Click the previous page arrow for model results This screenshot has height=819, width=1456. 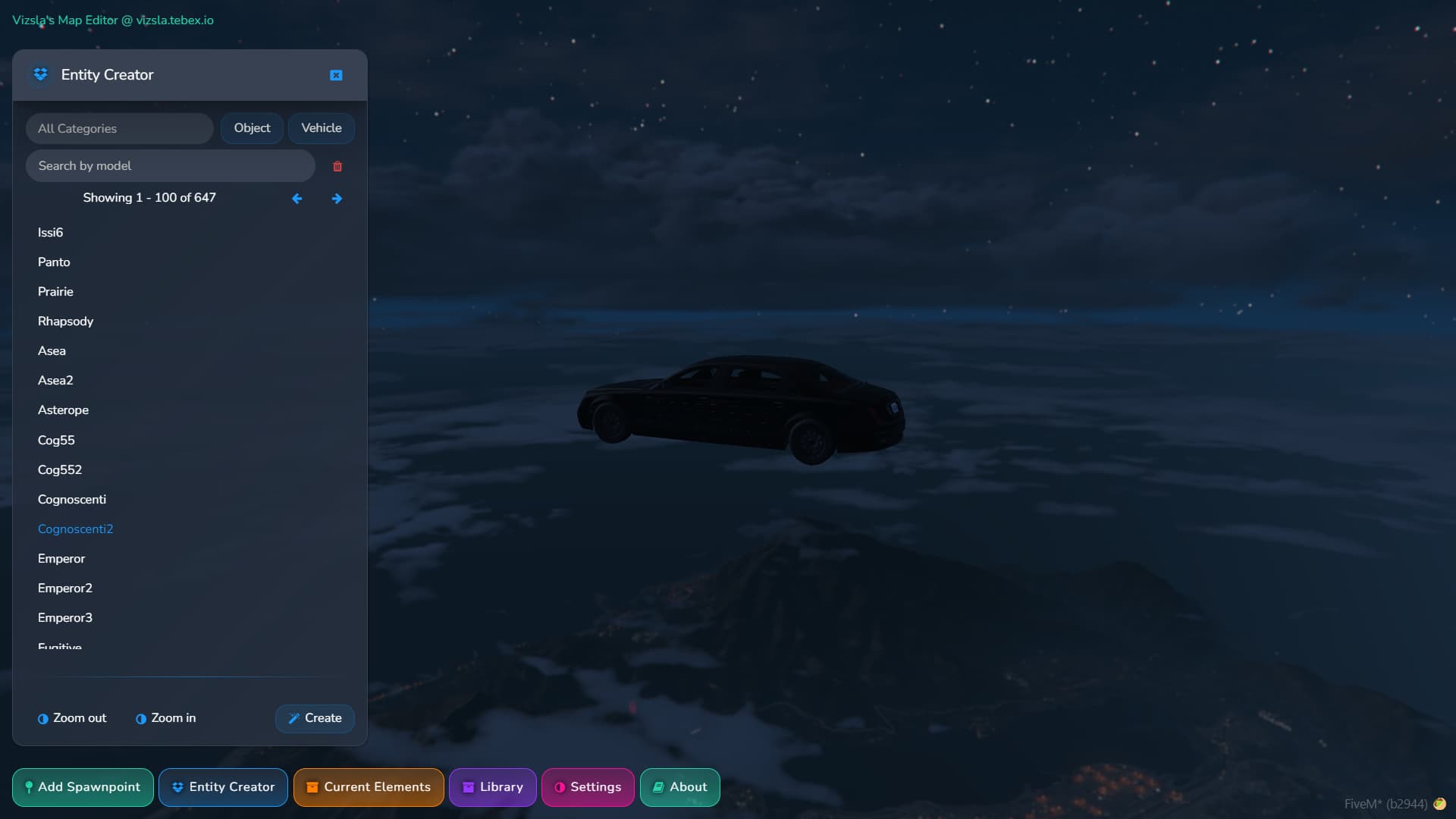[297, 198]
